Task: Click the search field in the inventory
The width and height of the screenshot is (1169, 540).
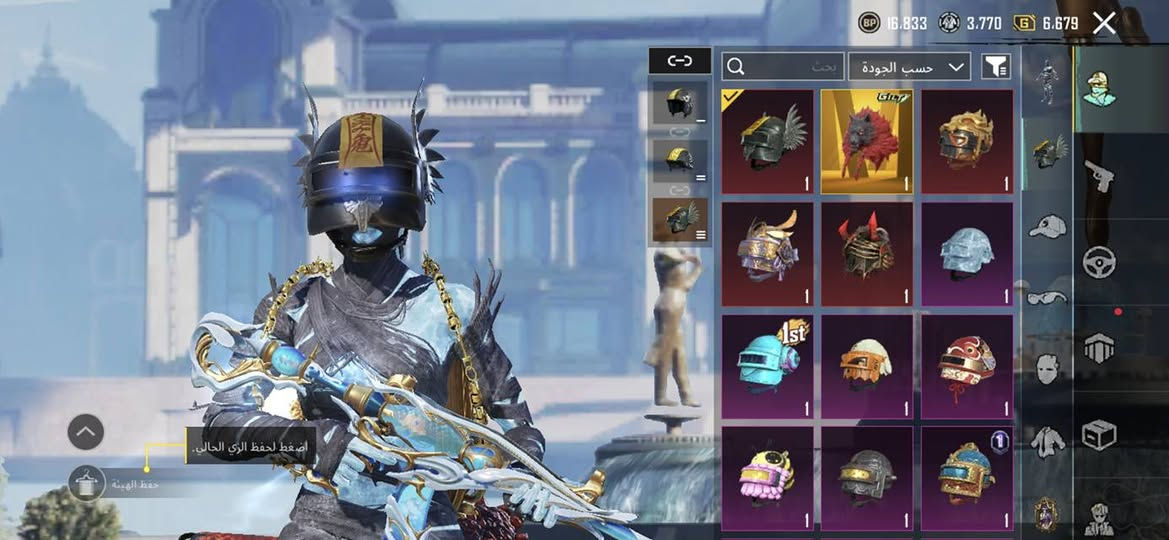Action: [x=783, y=67]
